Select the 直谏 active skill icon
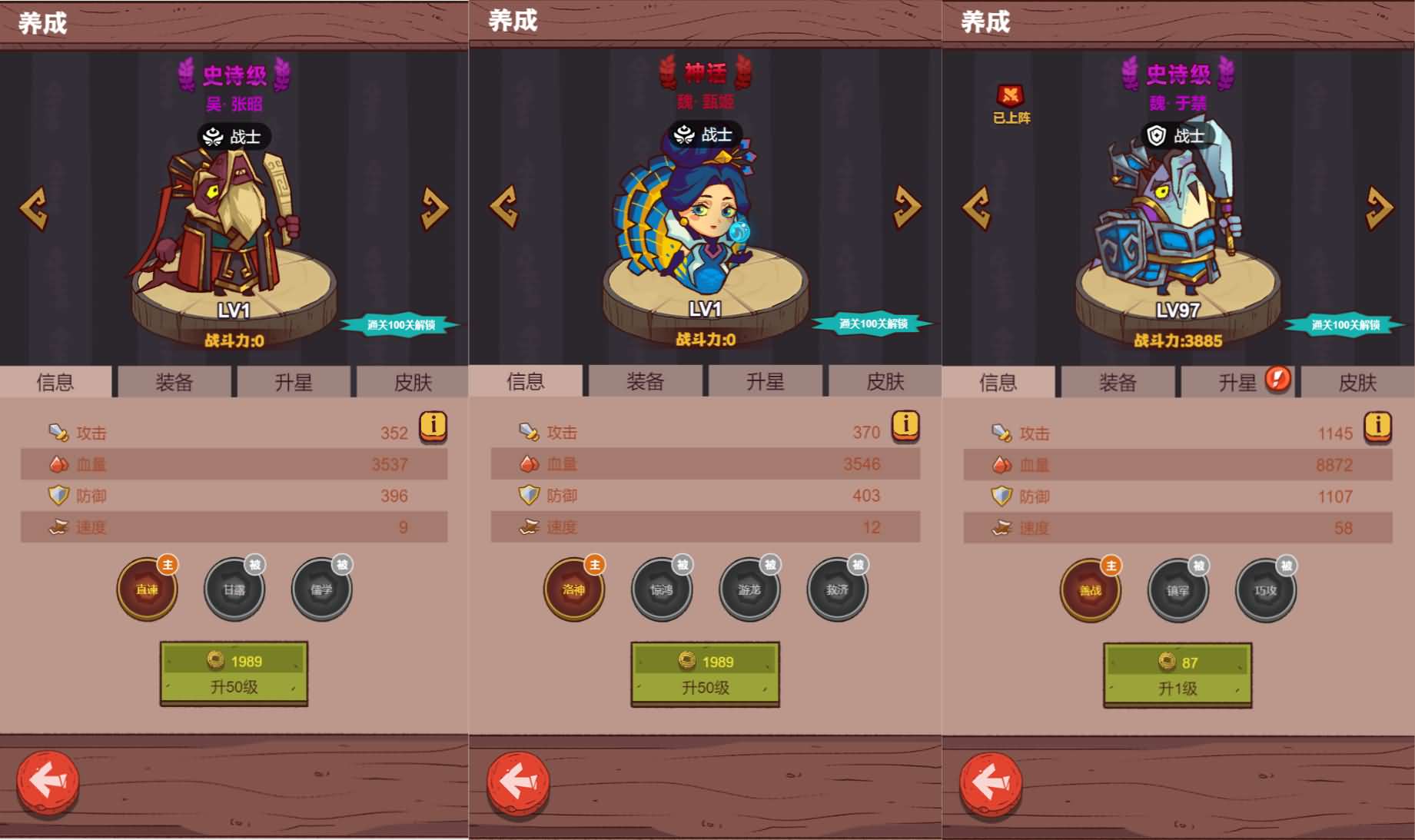The height and width of the screenshot is (840, 1415). pyautogui.click(x=147, y=589)
